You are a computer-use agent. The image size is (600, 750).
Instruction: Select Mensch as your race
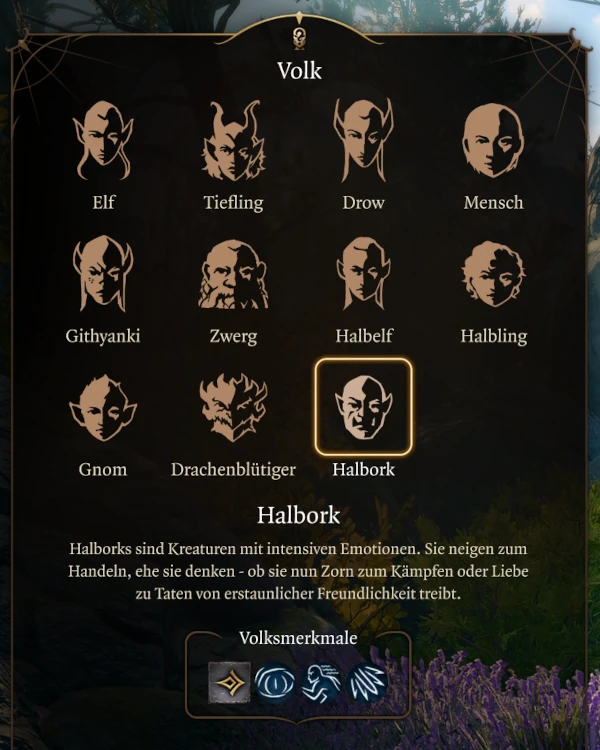pyautogui.click(x=493, y=142)
